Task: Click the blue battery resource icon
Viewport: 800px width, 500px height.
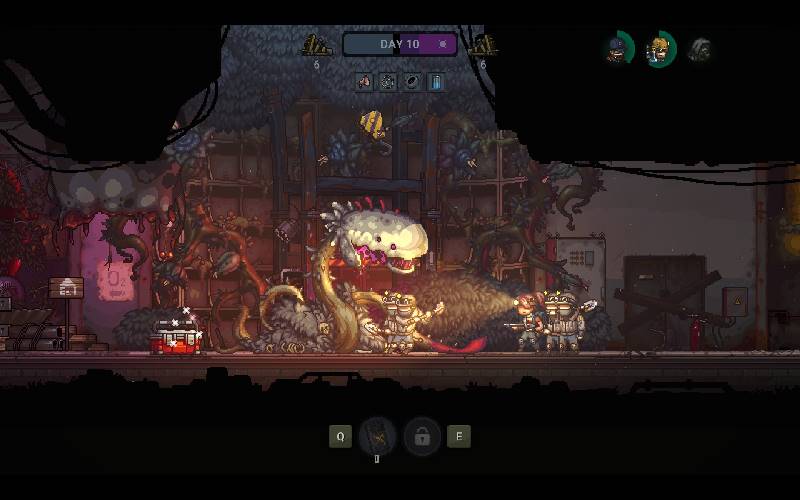Action: point(435,82)
